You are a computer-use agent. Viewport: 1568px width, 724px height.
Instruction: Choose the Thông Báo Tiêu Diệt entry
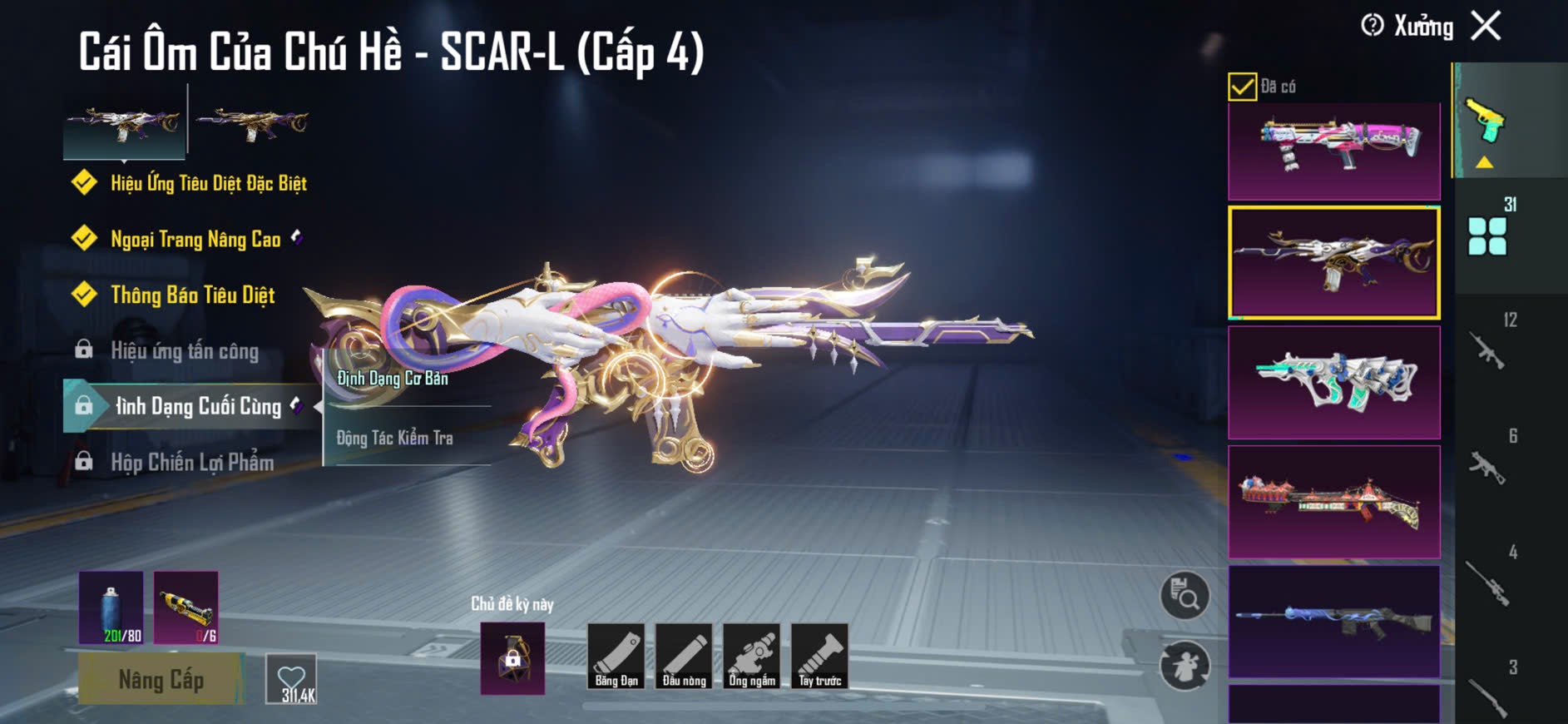[x=192, y=295]
